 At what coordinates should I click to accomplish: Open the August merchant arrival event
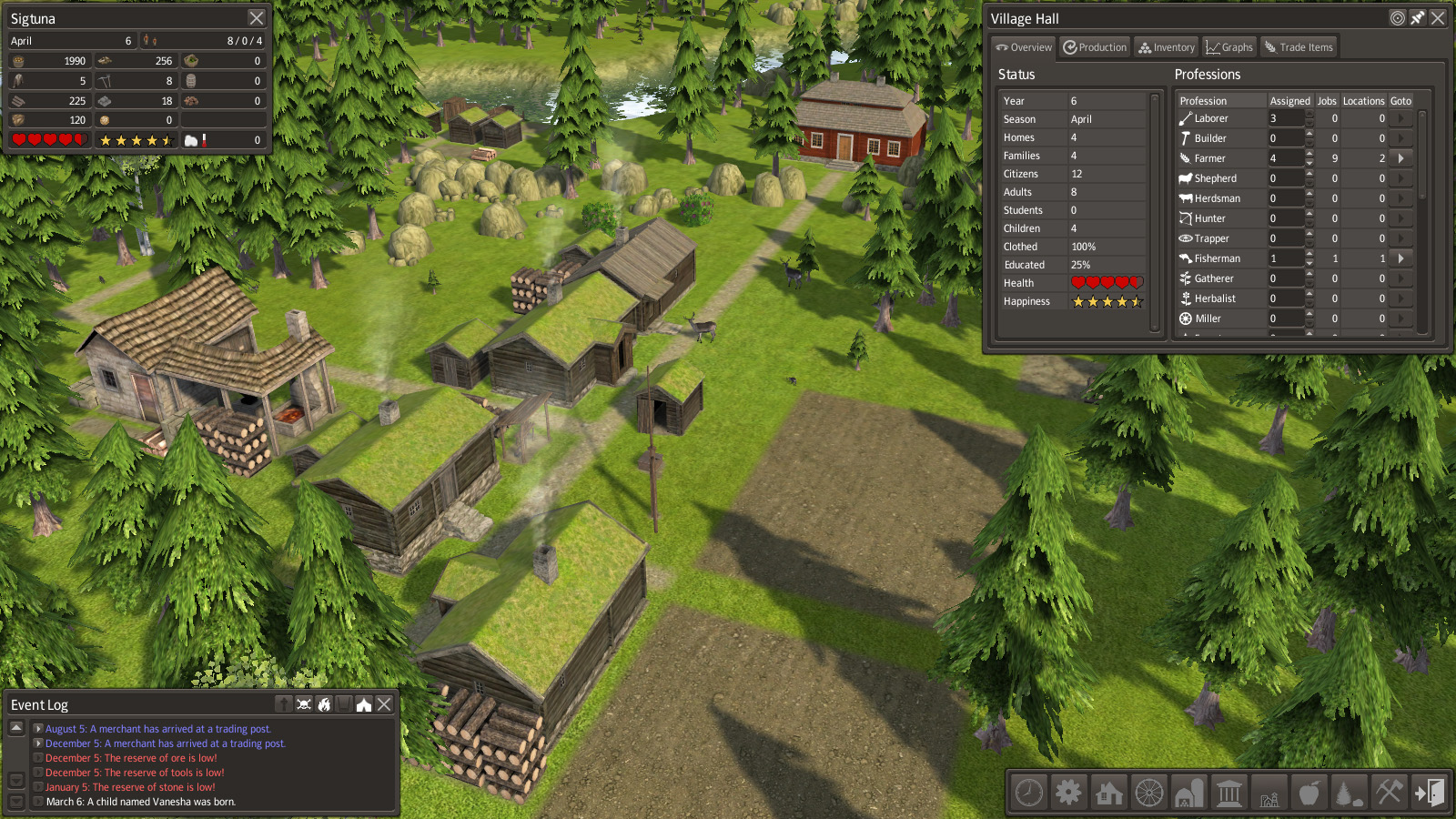(x=38, y=729)
